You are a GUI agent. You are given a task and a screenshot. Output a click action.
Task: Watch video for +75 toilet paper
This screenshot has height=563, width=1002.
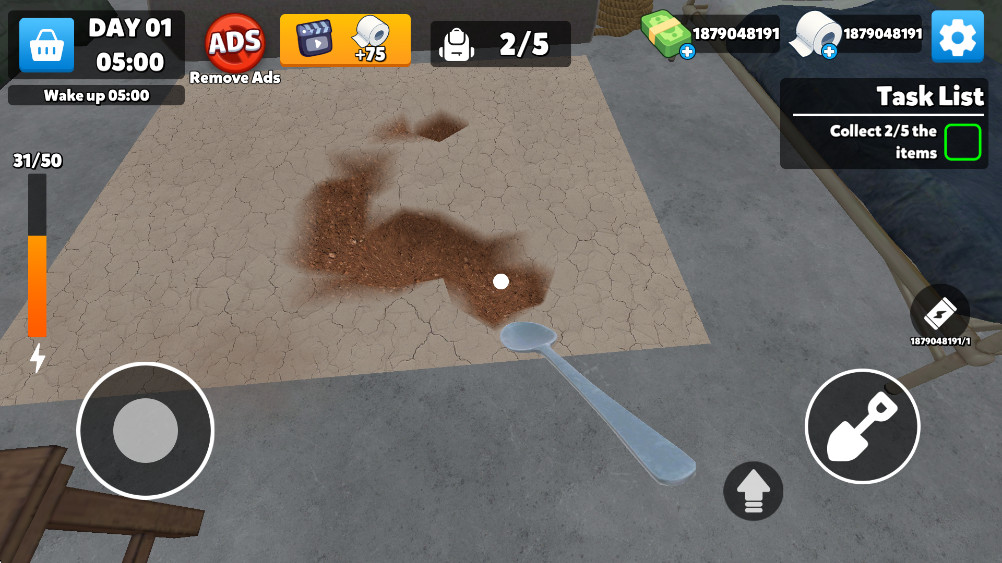pos(345,40)
